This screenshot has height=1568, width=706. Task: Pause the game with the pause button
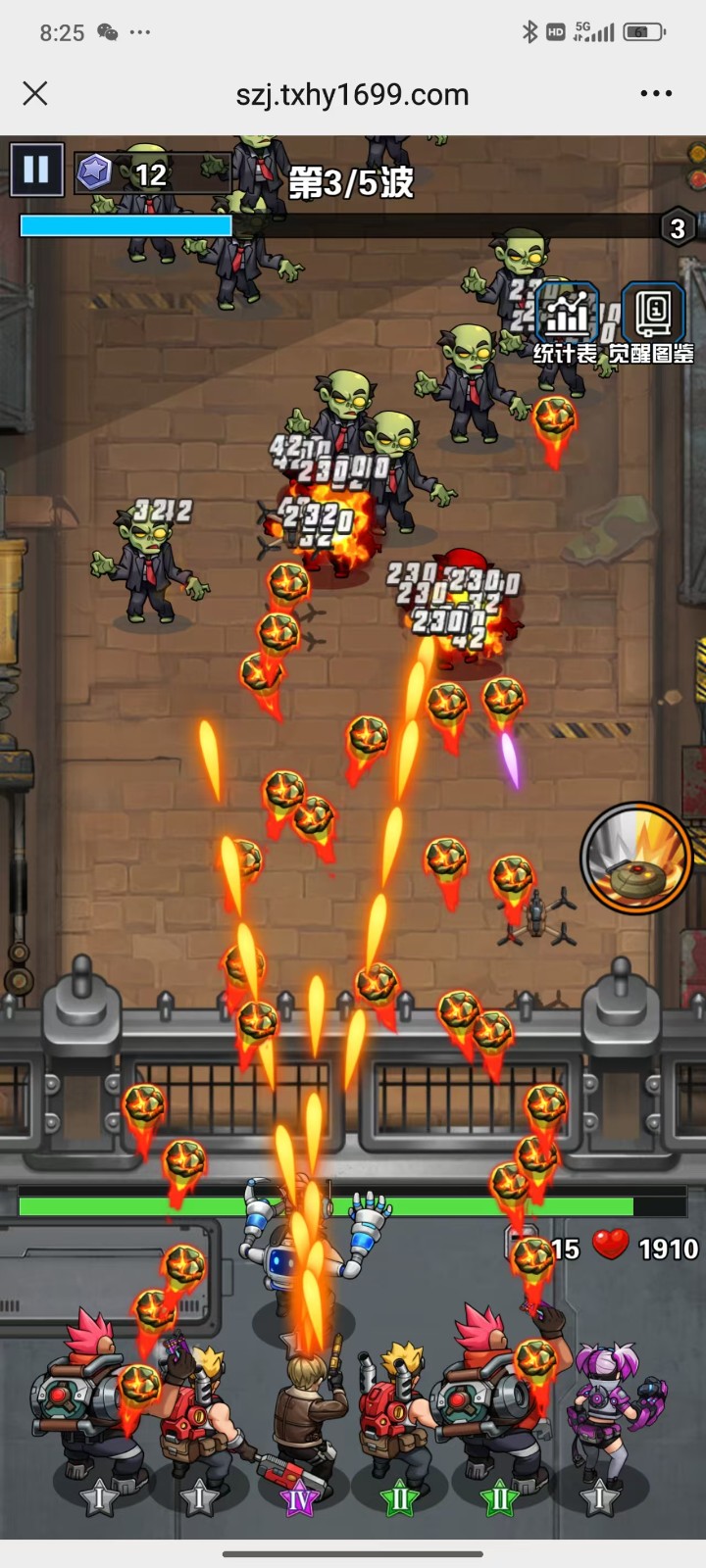click(36, 171)
